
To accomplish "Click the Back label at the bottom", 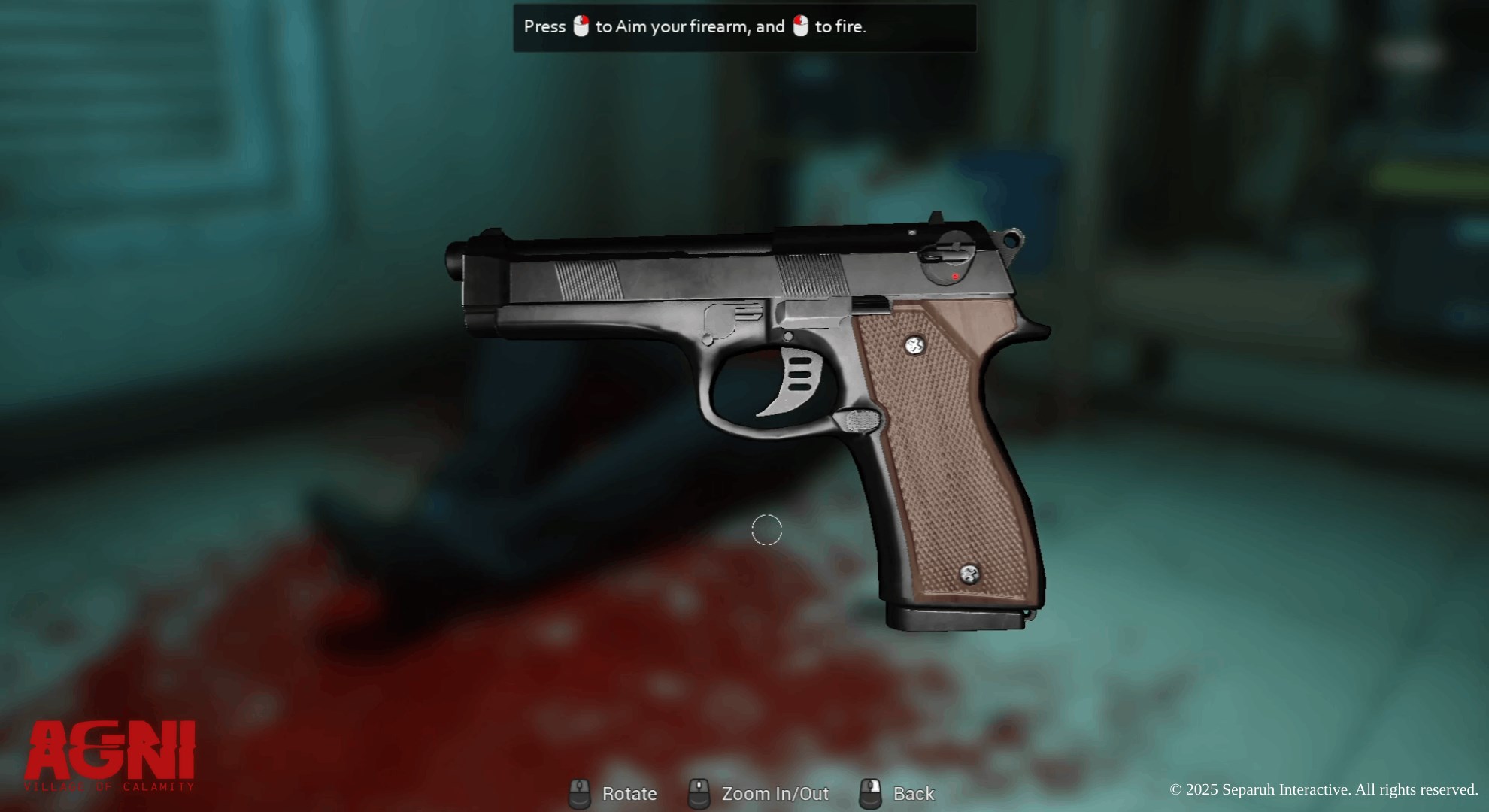I will tap(913, 793).
